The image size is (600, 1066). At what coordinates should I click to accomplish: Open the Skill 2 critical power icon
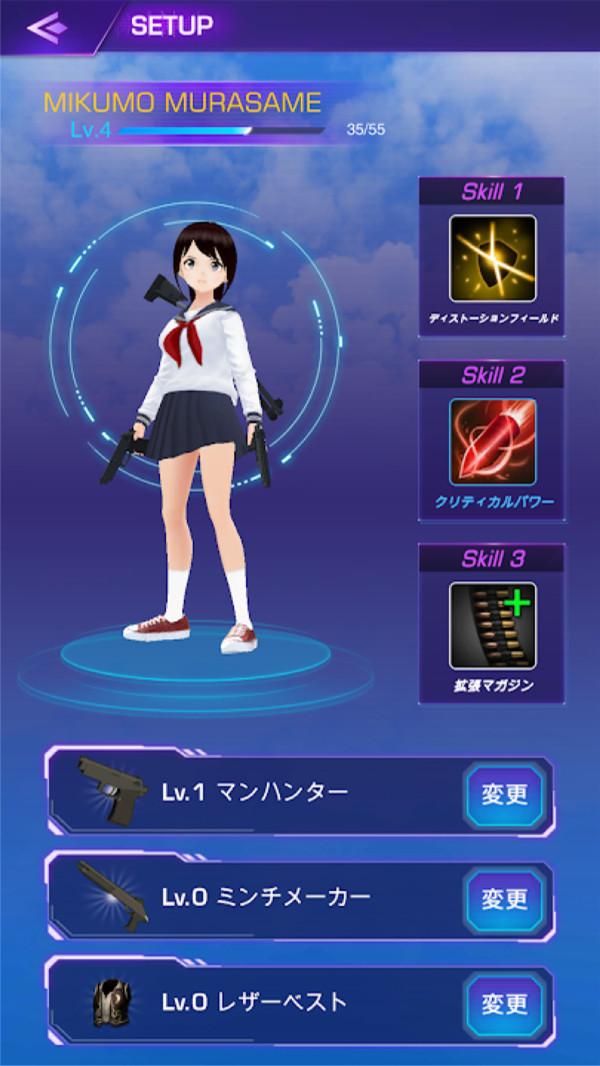pos(492,442)
